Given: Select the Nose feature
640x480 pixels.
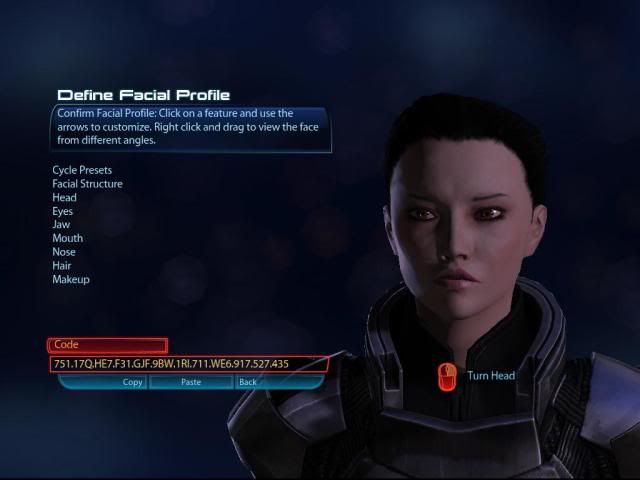Looking at the screenshot, I should (64, 252).
